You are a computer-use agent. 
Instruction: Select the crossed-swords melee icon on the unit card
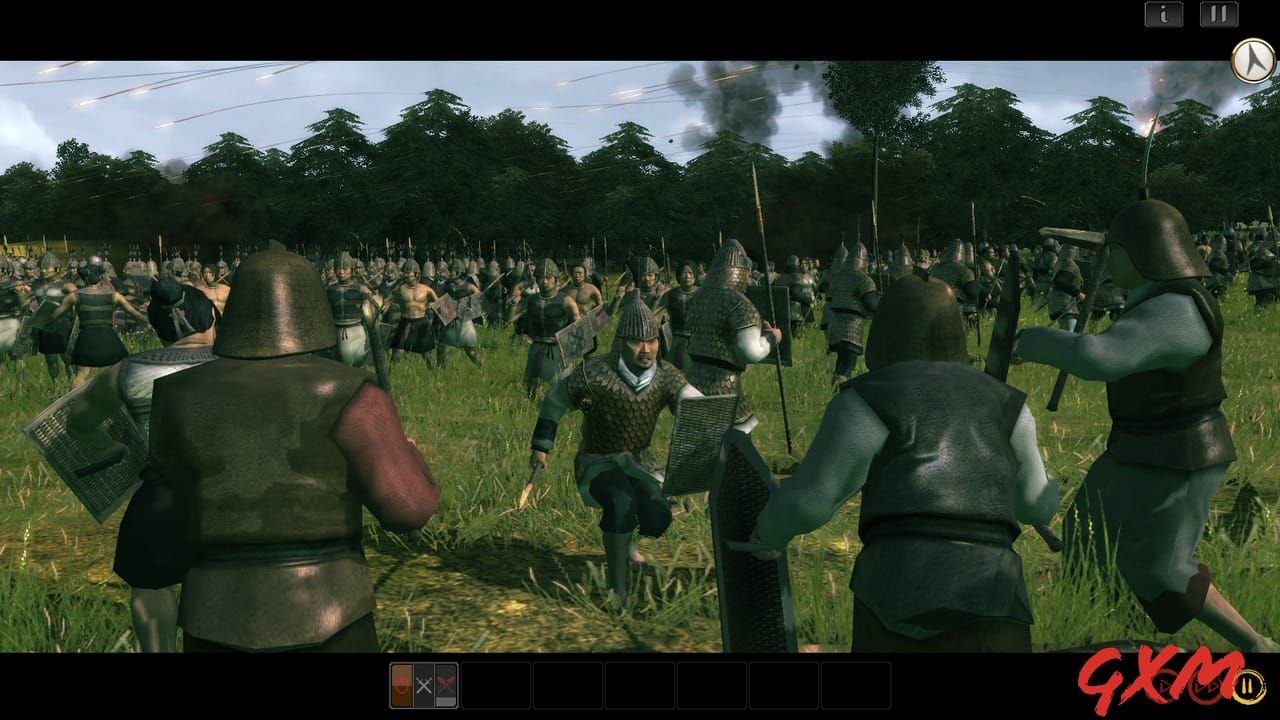424,685
